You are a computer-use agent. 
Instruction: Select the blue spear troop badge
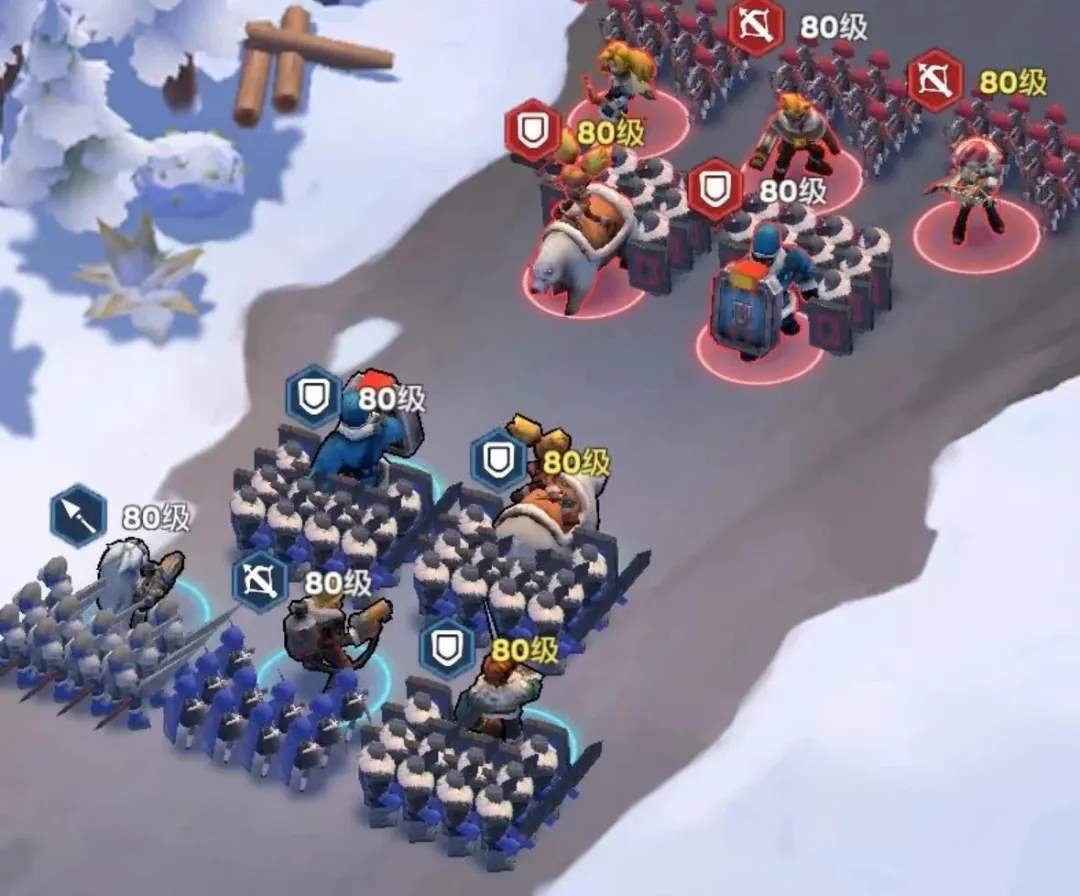pos(79,515)
